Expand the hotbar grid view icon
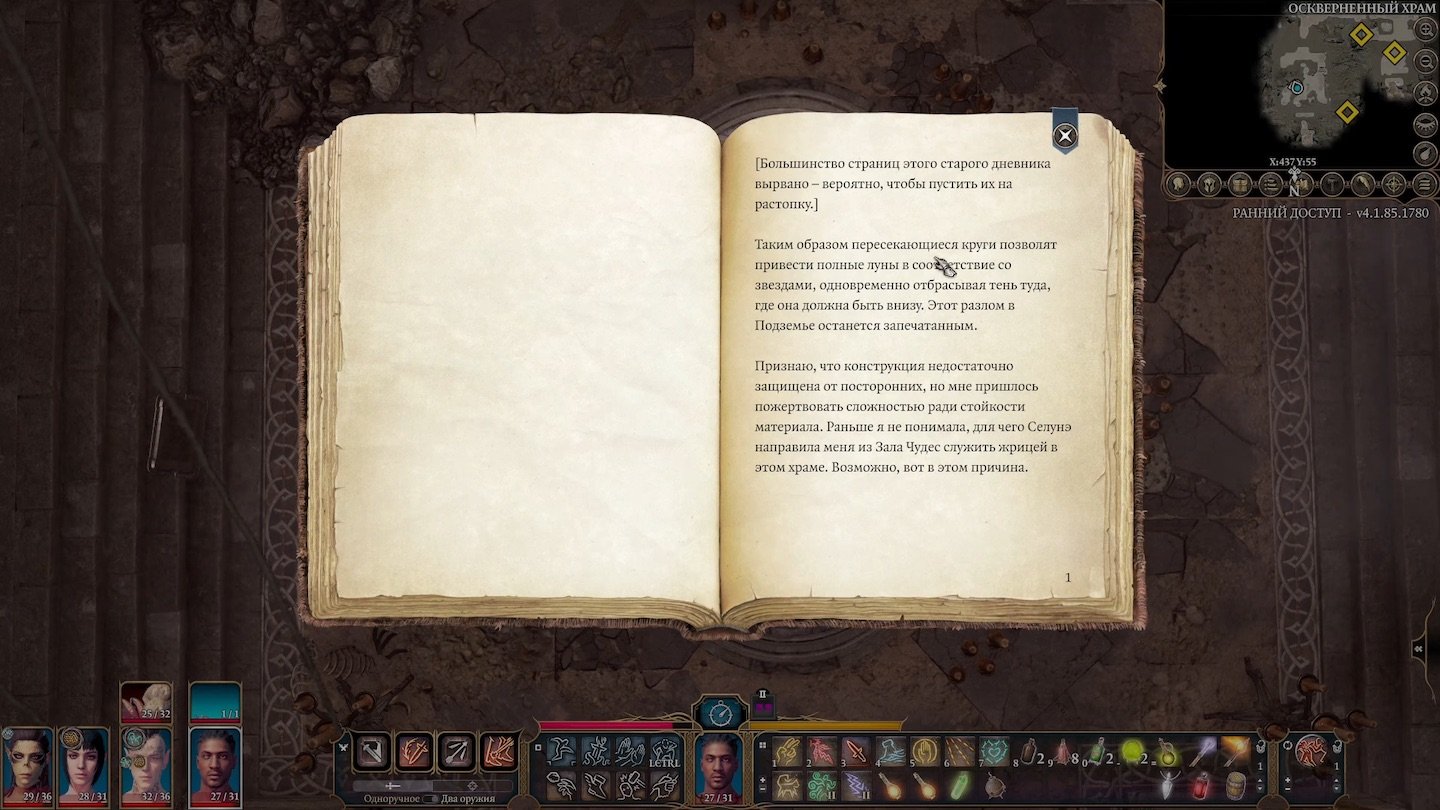This screenshot has width=1440, height=810. 763,744
